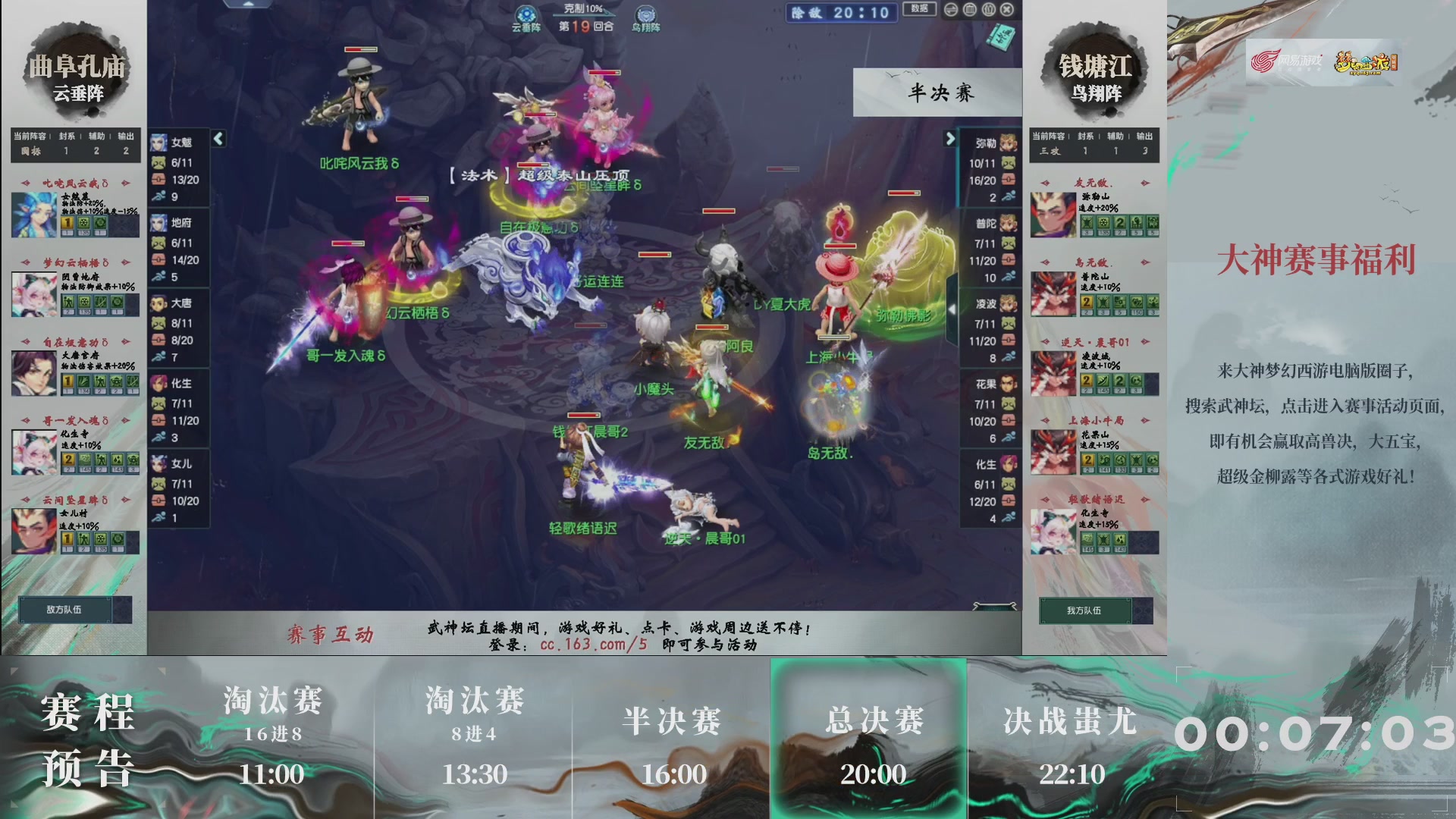Toggle off the battle interface with the X icon
The image size is (1456, 819).
point(1006,9)
